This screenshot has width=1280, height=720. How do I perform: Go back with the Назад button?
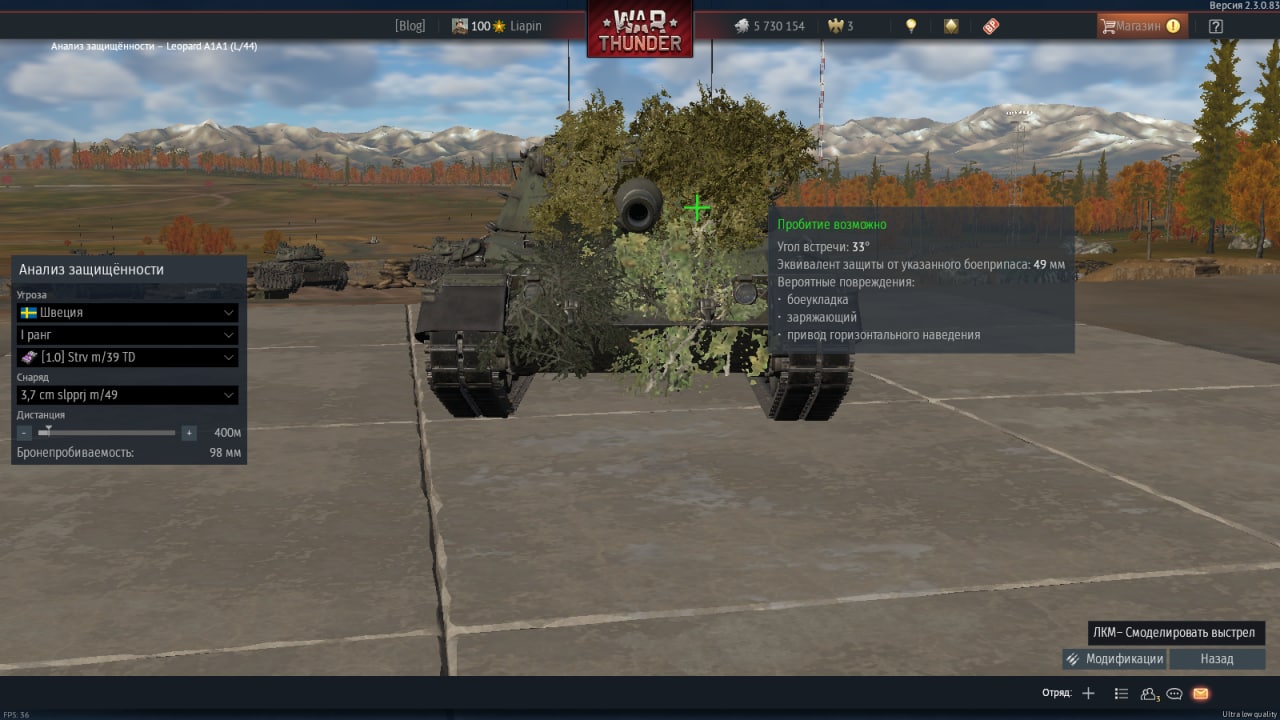point(1217,659)
